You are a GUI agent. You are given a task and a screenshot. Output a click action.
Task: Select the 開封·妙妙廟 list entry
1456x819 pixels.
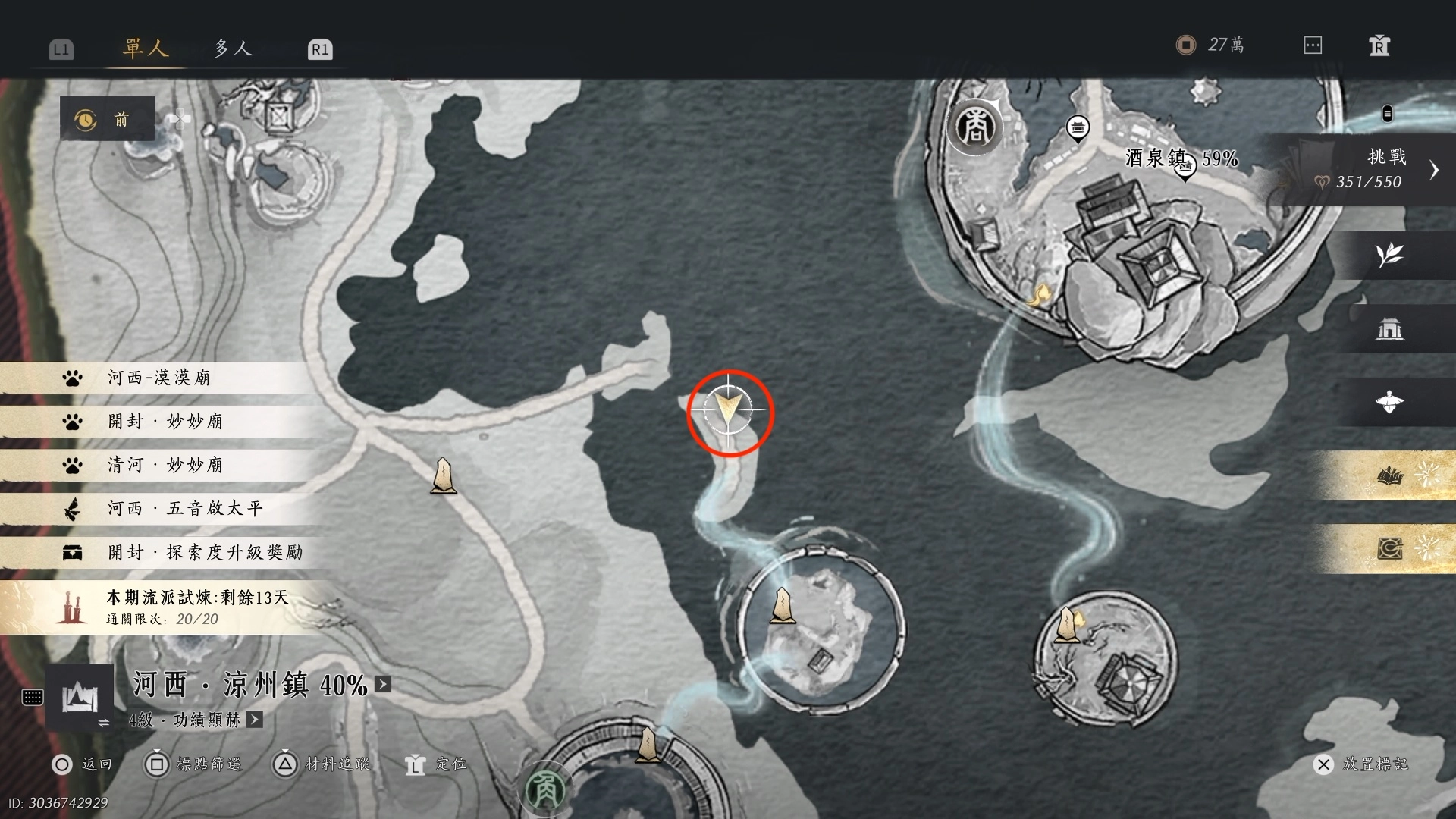click(165, 422)
